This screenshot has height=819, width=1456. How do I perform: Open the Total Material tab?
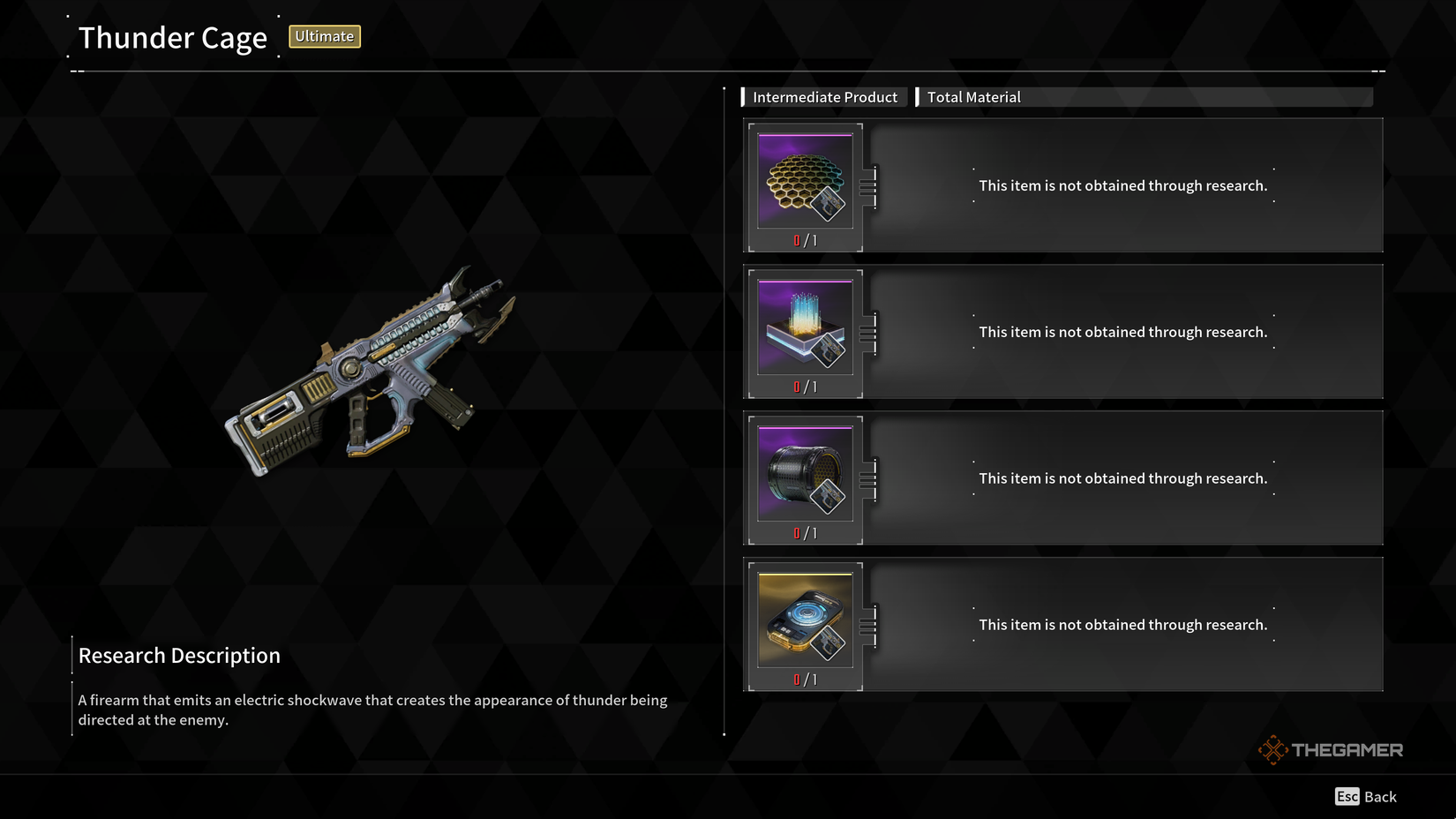coord(973,97)
